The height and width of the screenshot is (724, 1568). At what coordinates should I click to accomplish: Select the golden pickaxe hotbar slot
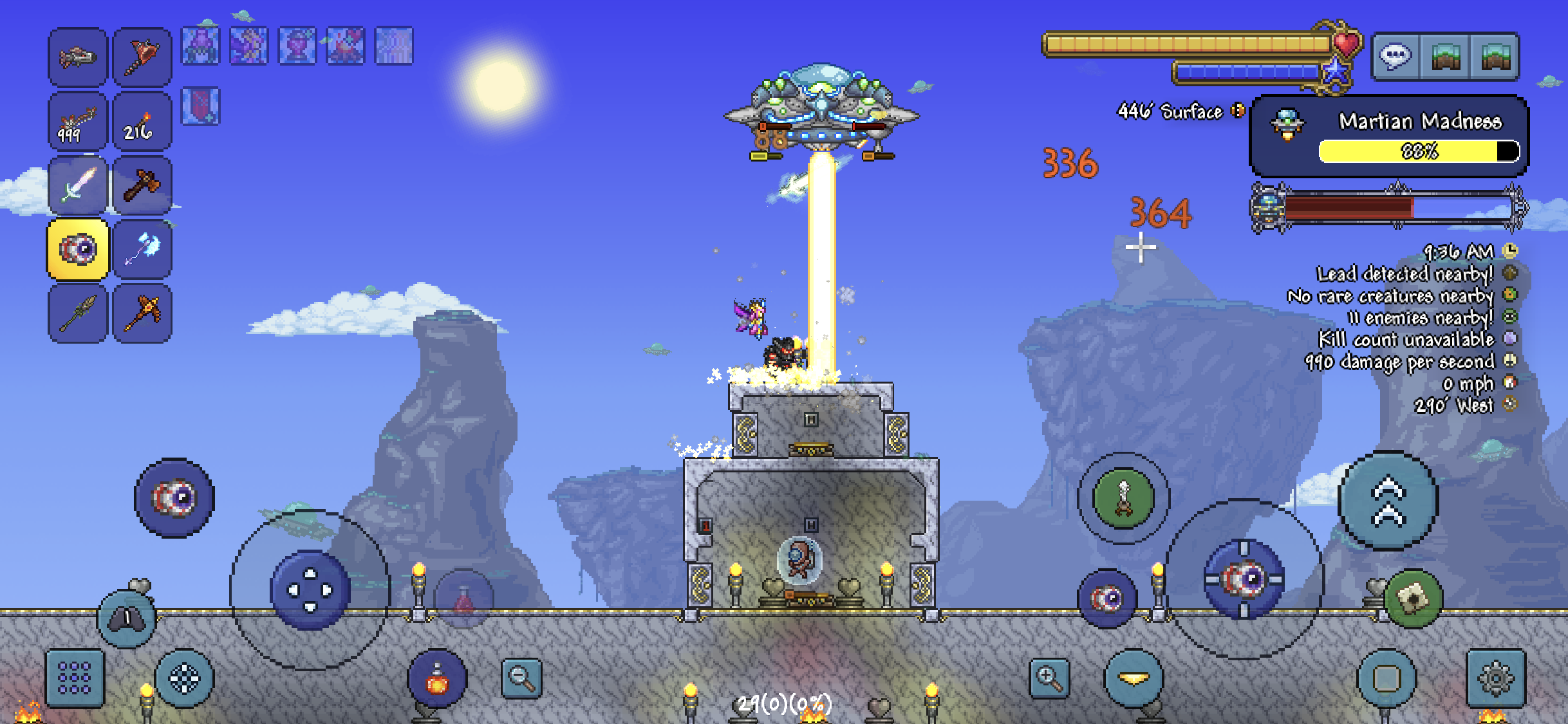point(142,313)
